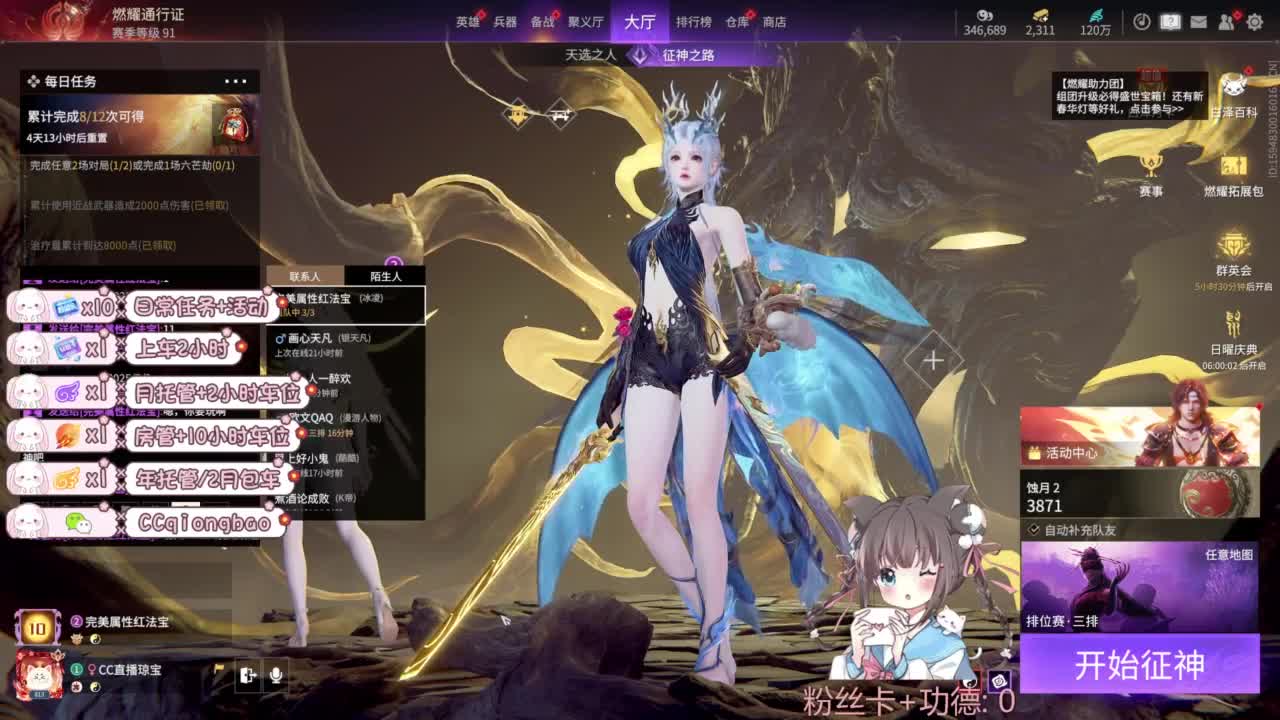This screenshot has width=1280, height=720.
Task: Expand the daily tasks panel options via ... button
Action: 236,81
